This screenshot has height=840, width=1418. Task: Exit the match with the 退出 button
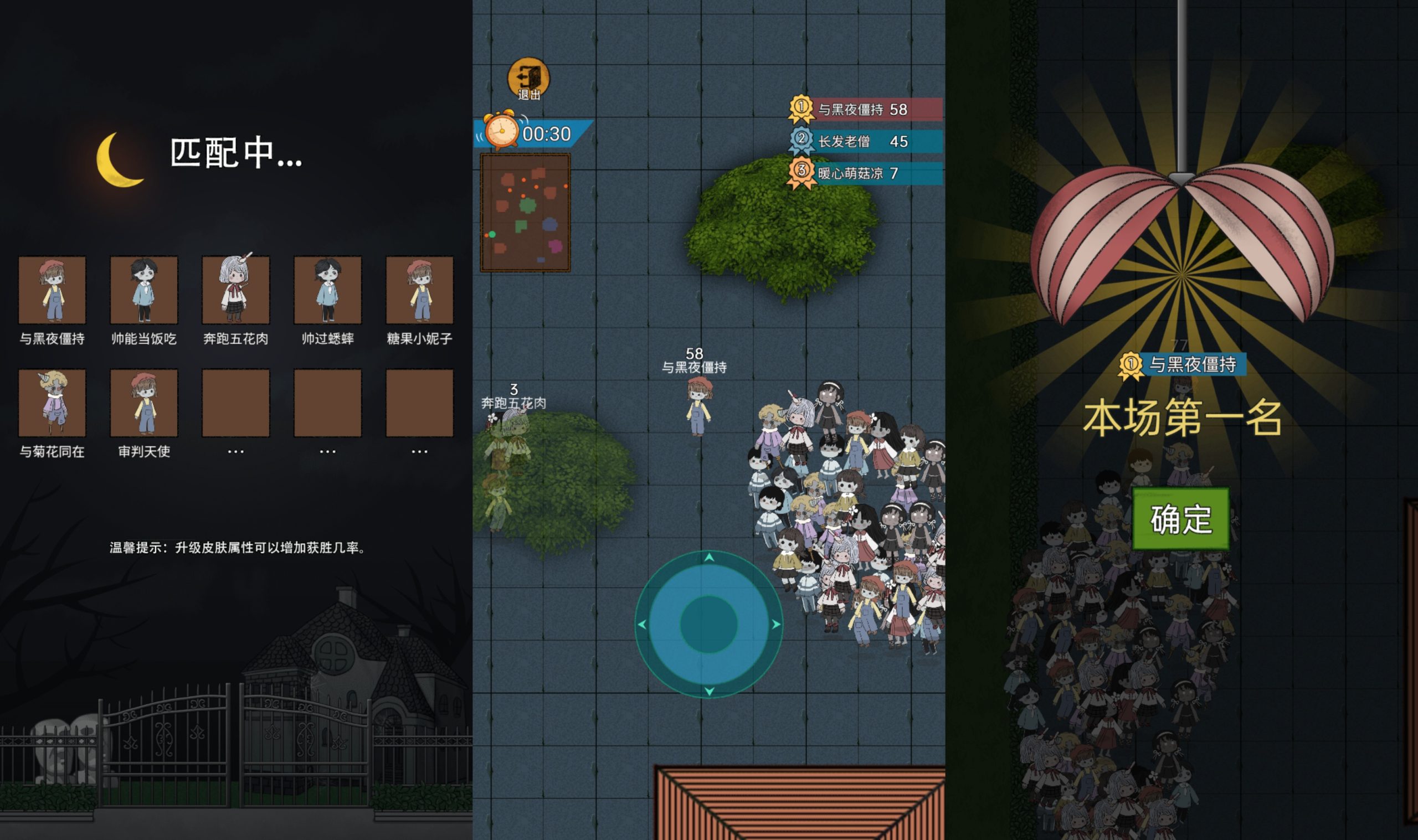(528, 78)
